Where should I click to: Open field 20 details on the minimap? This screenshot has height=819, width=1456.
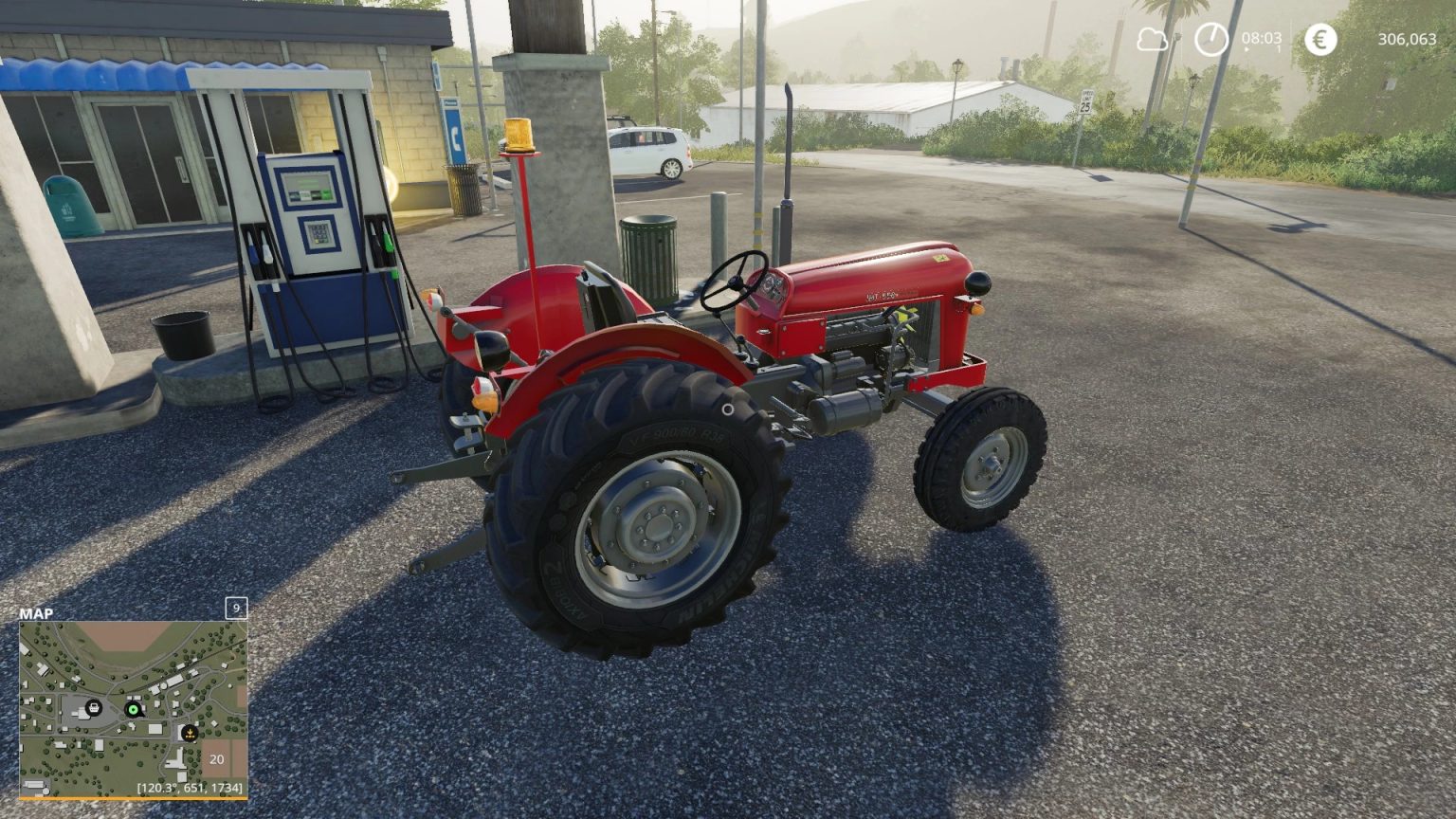216,758
